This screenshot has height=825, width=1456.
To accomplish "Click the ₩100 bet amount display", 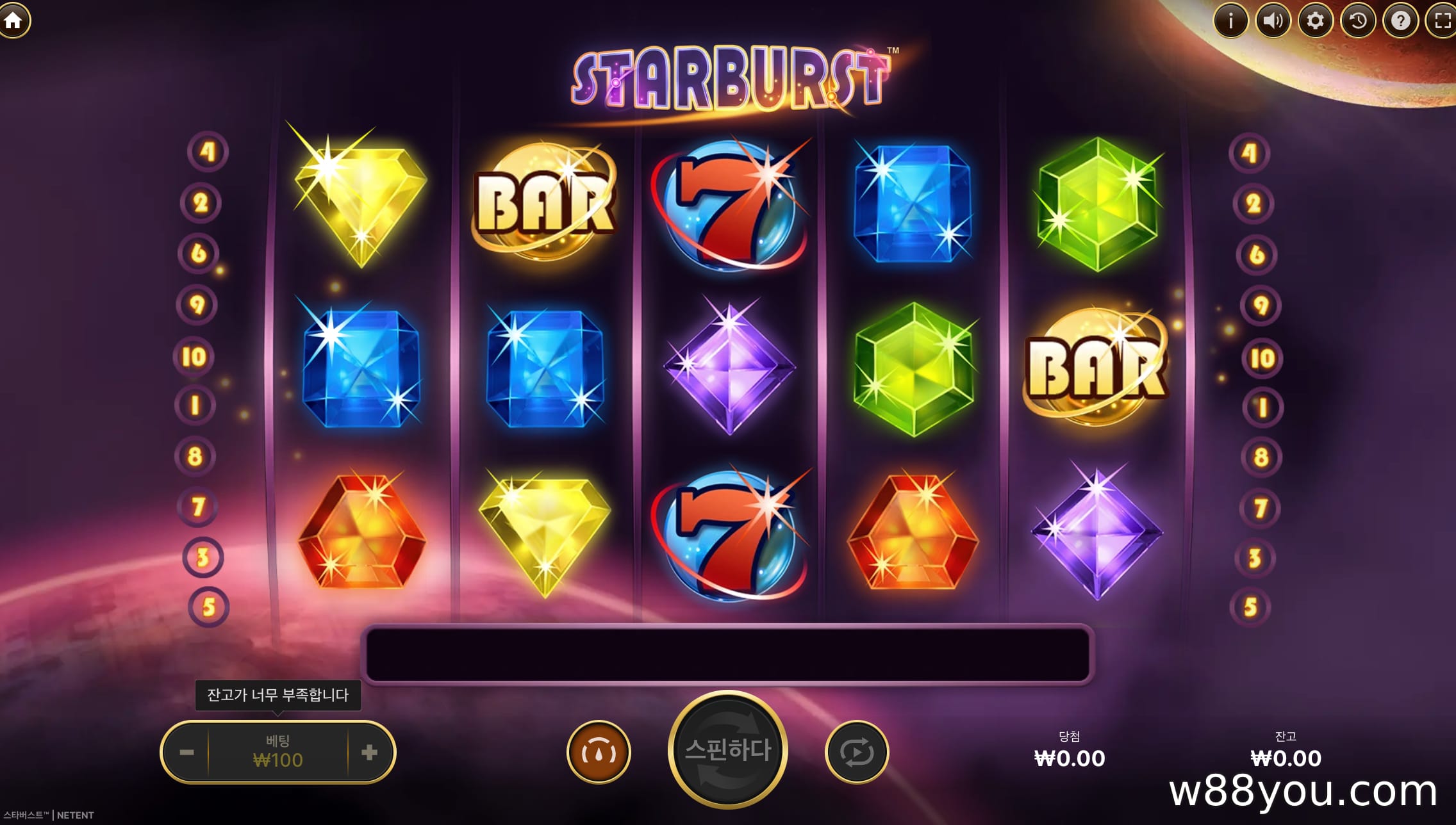I will tap(278, 752).
